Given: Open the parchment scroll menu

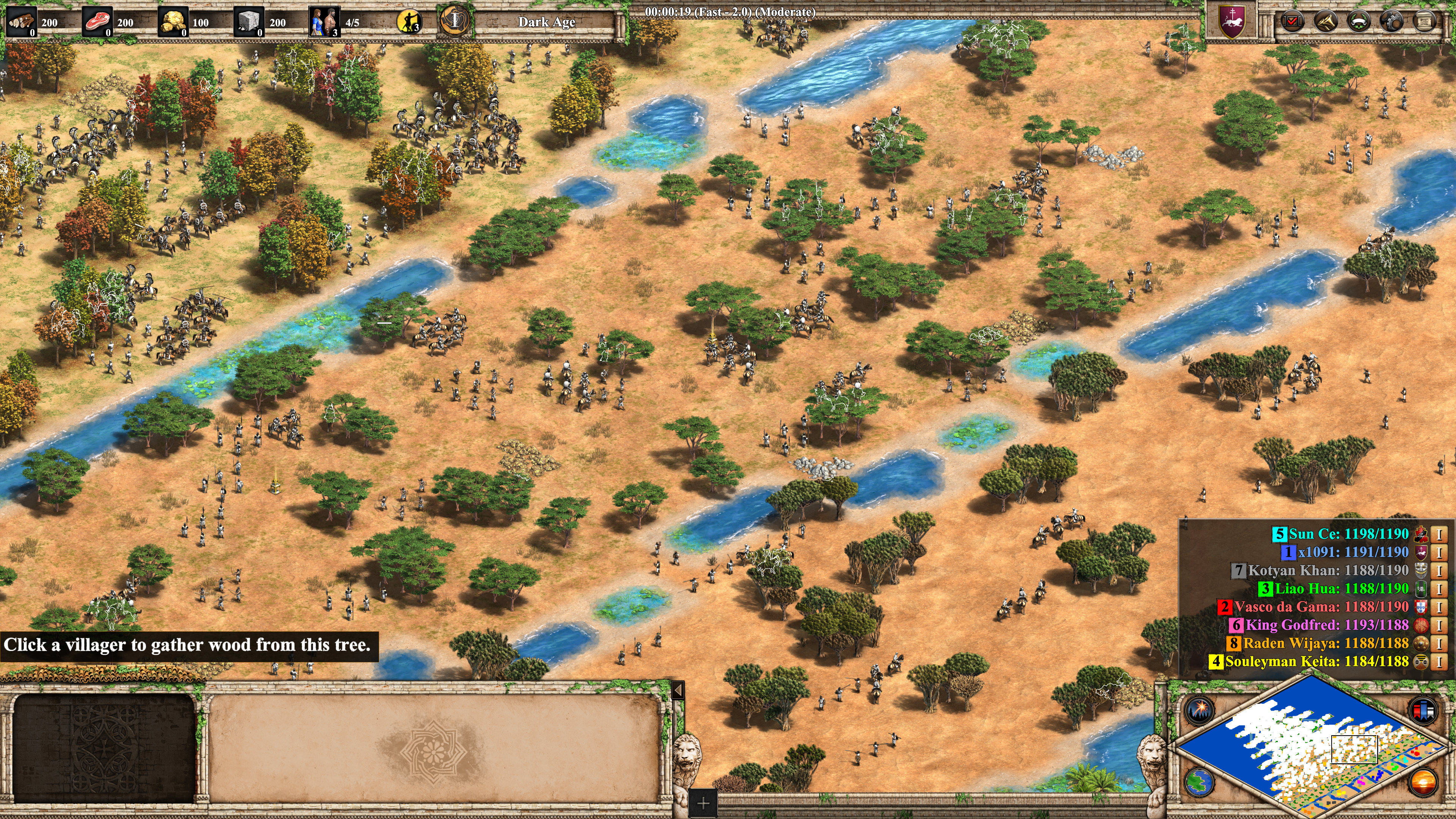Looking at the screenshot, I should point(1424,22).
